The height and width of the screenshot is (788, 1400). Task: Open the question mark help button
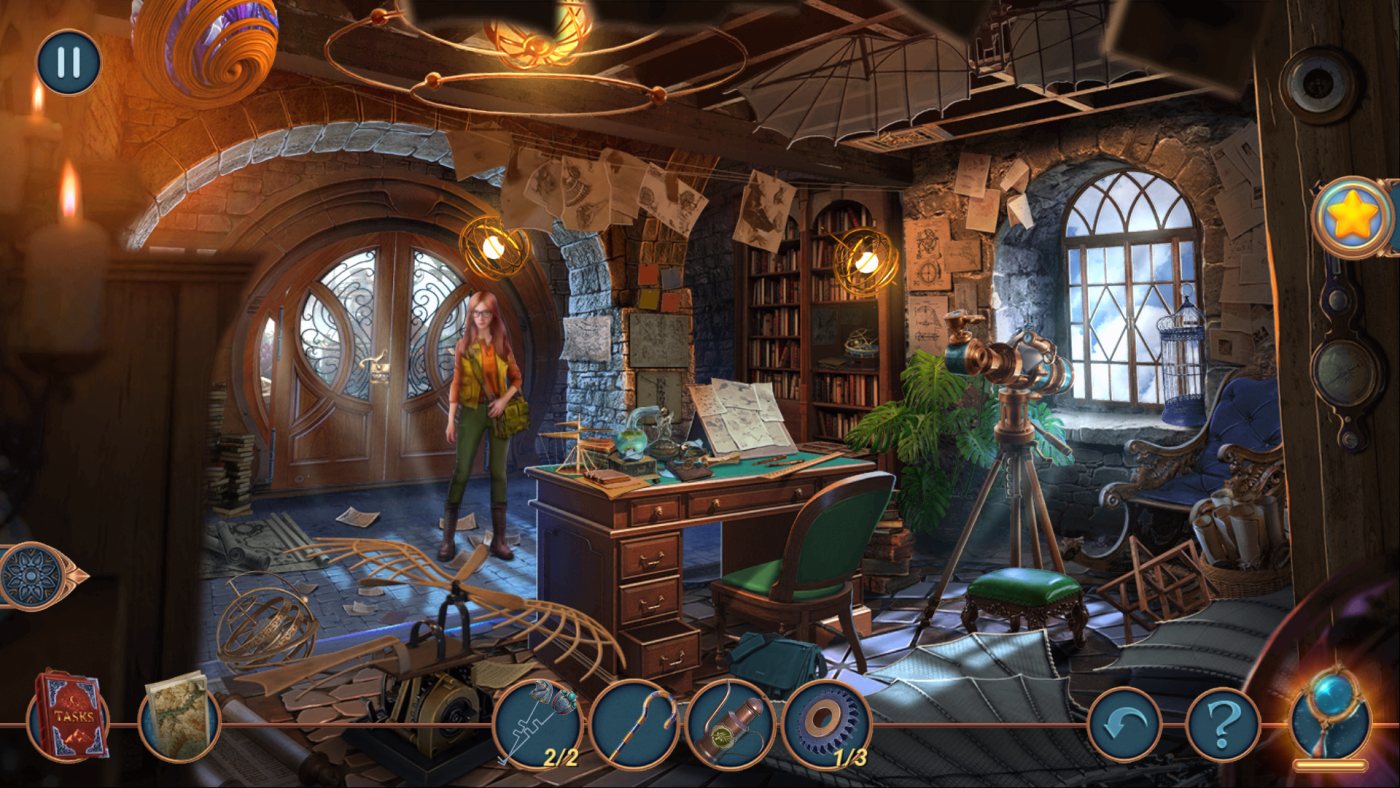(x=1222, y=725)
